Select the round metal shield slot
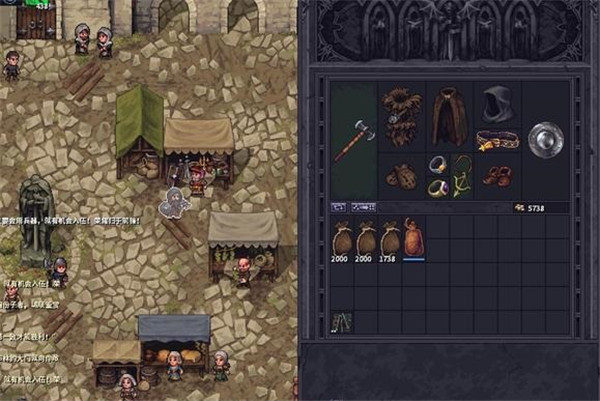Screen dimensions: 600x401 point(545,139)
